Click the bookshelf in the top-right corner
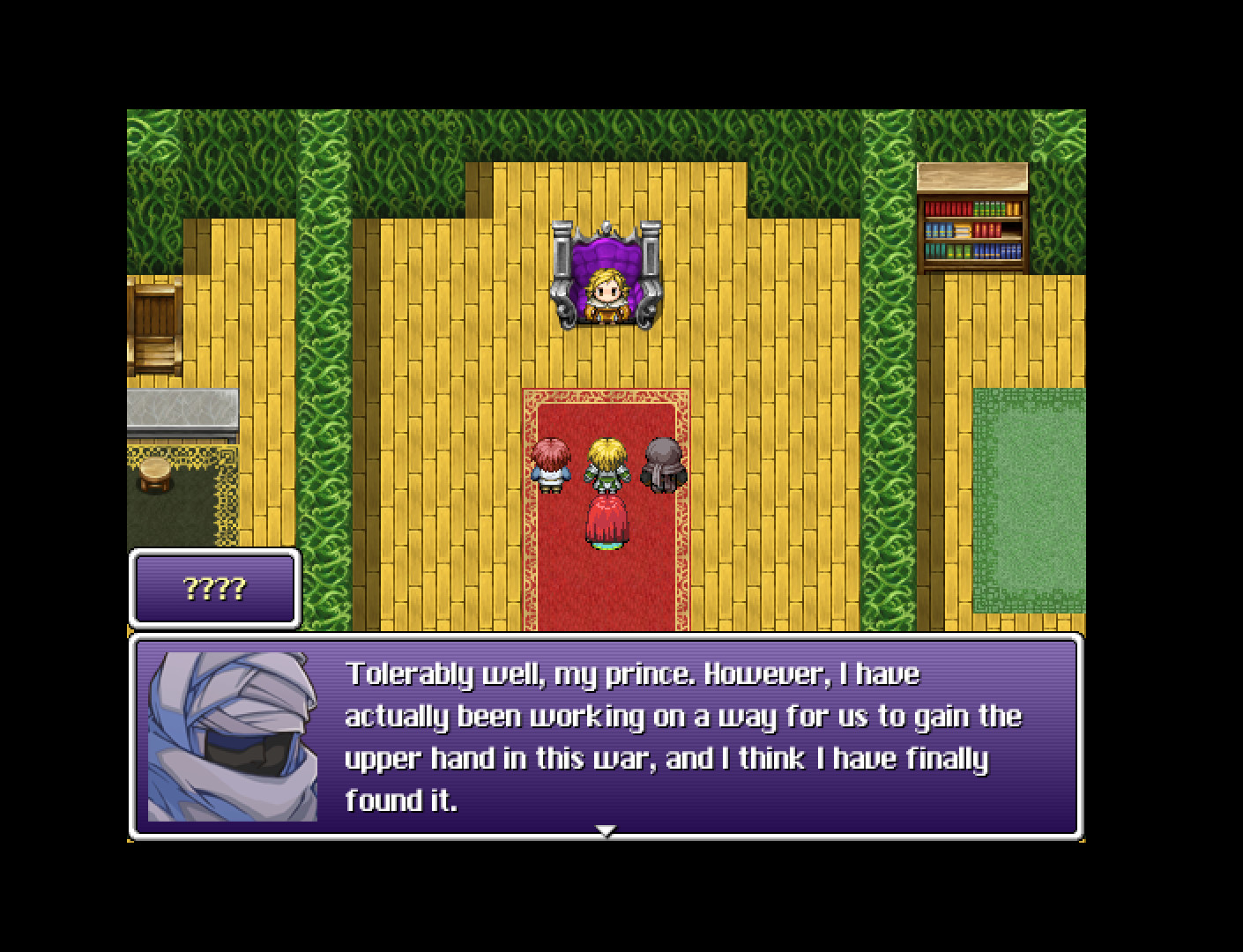This screenshot has height=952, width=1243. coord(973,219)
